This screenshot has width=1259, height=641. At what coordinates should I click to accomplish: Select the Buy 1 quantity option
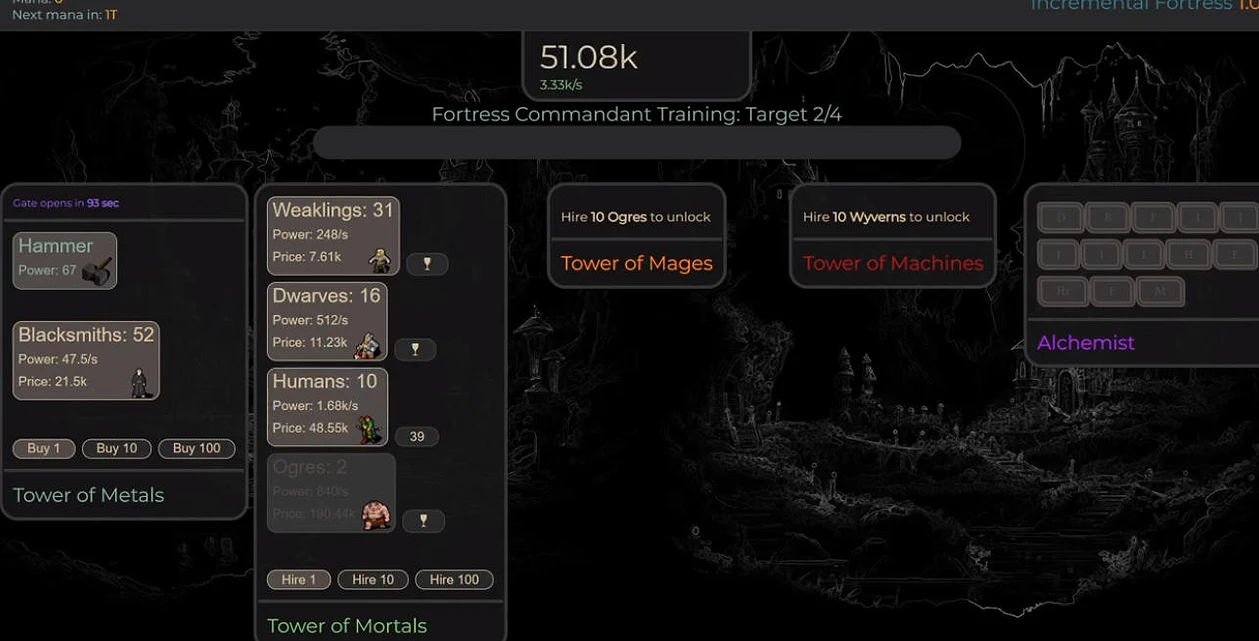pos(43,448)
